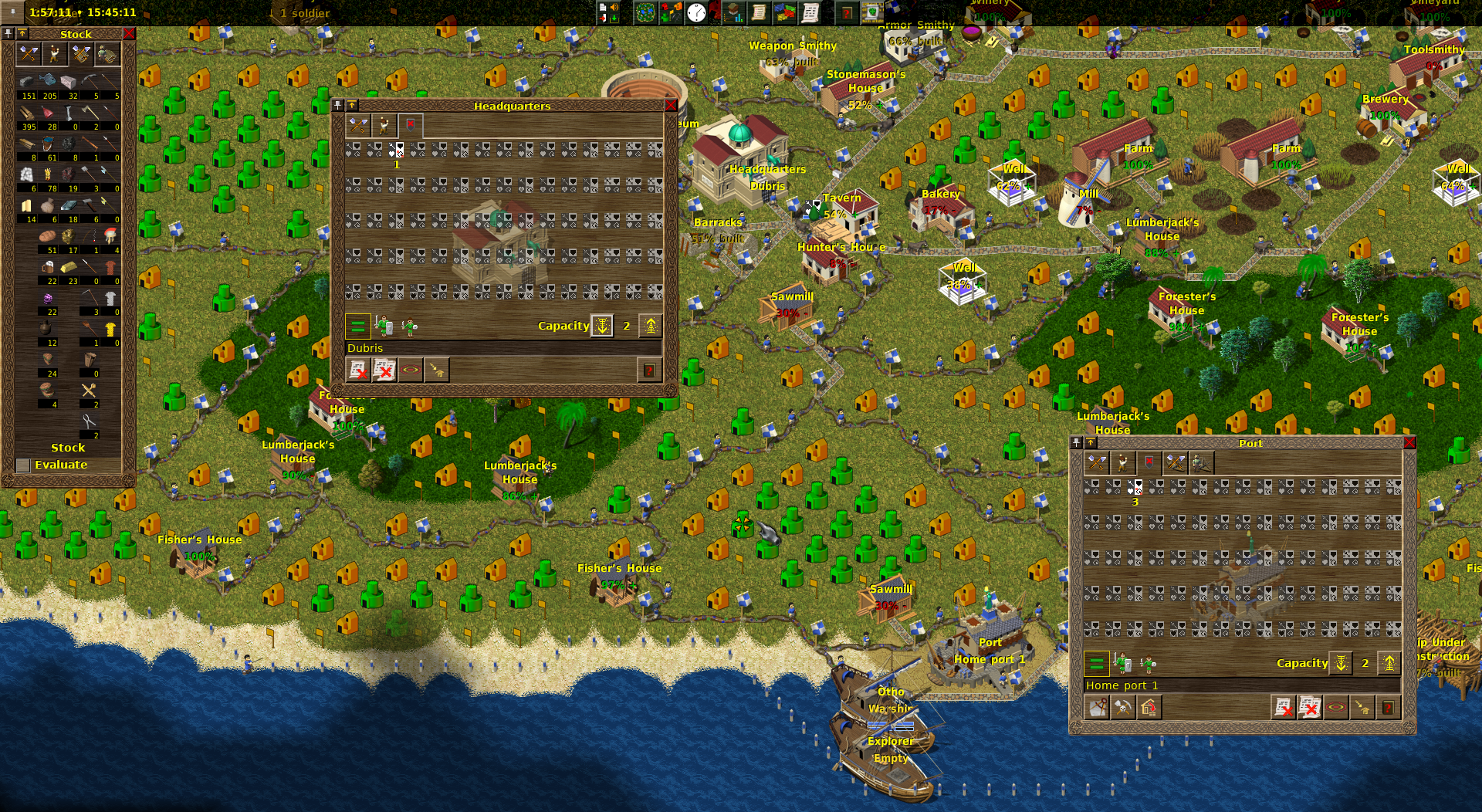Pin the Port window
The height and width of the screenshot is (812, 1482).
coord(1077,443)
